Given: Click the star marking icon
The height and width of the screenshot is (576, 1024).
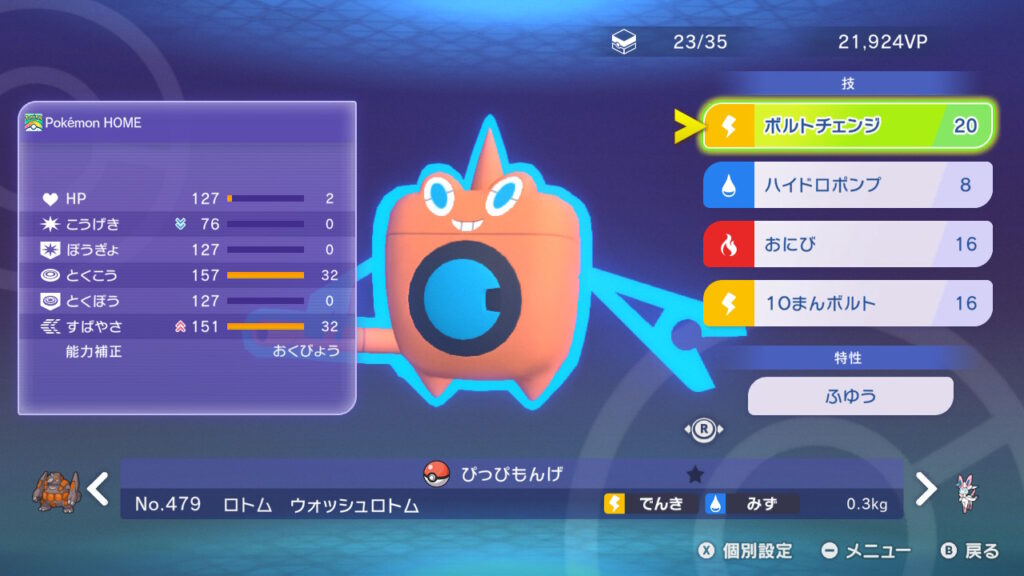Looking at the screenshot, I should [x=696, y=474].
